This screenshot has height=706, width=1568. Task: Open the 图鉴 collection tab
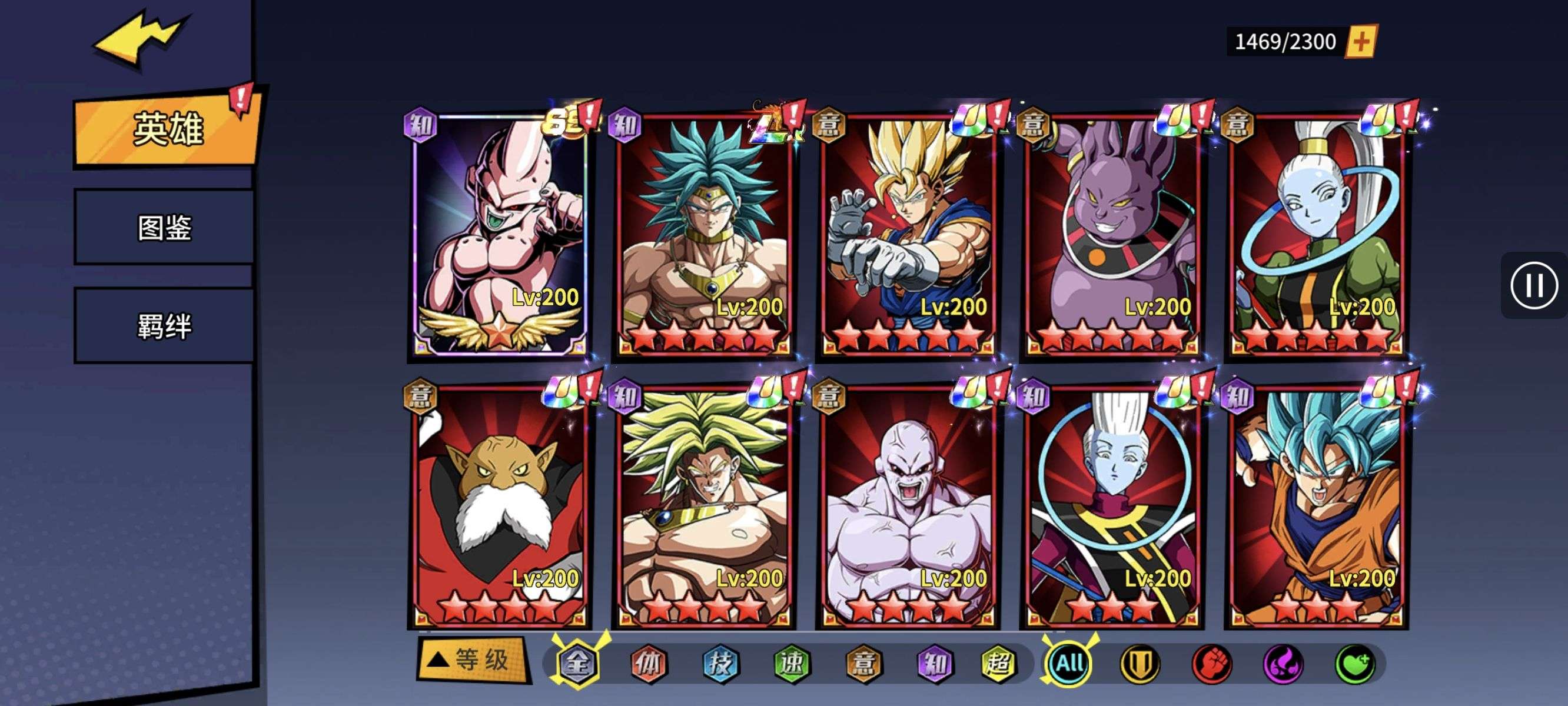164,227
